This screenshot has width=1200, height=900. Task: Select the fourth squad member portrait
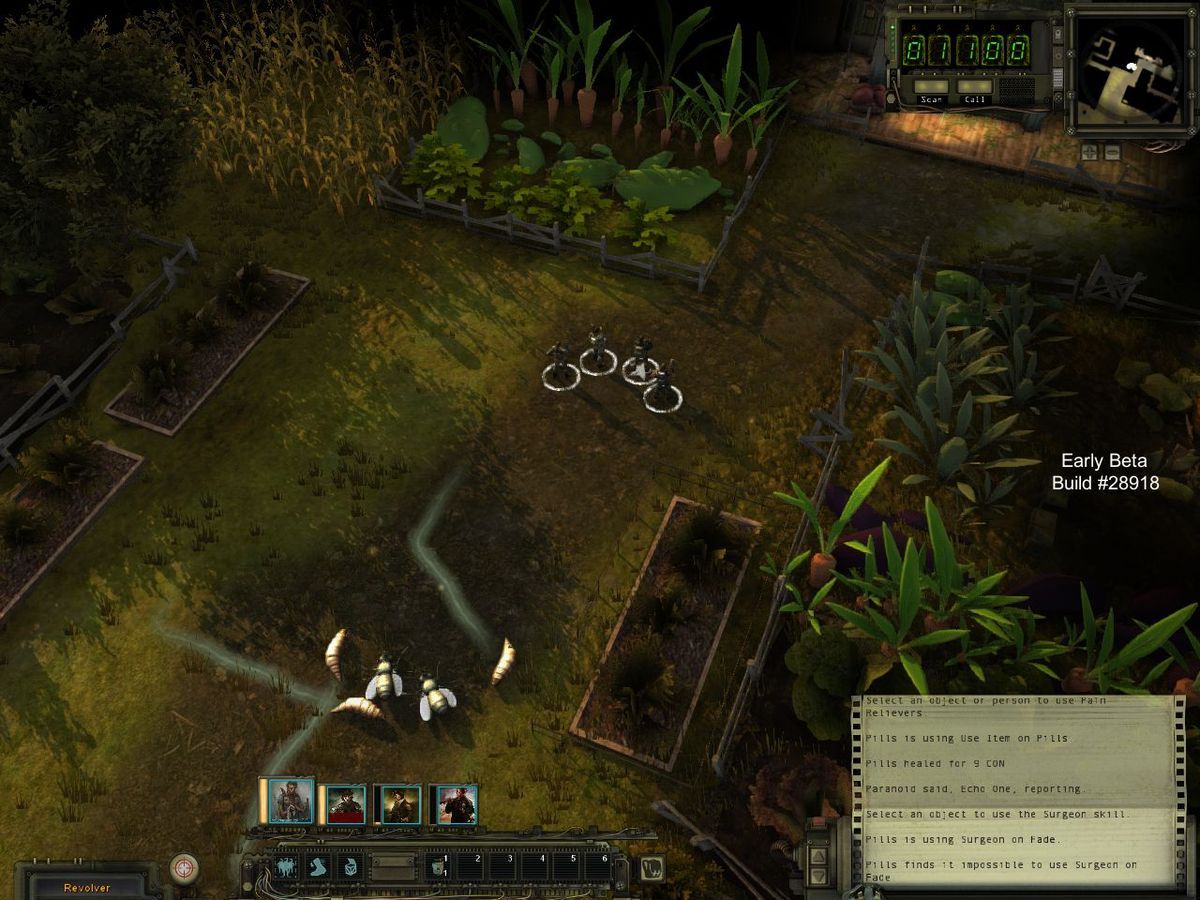tap(455, 804)
